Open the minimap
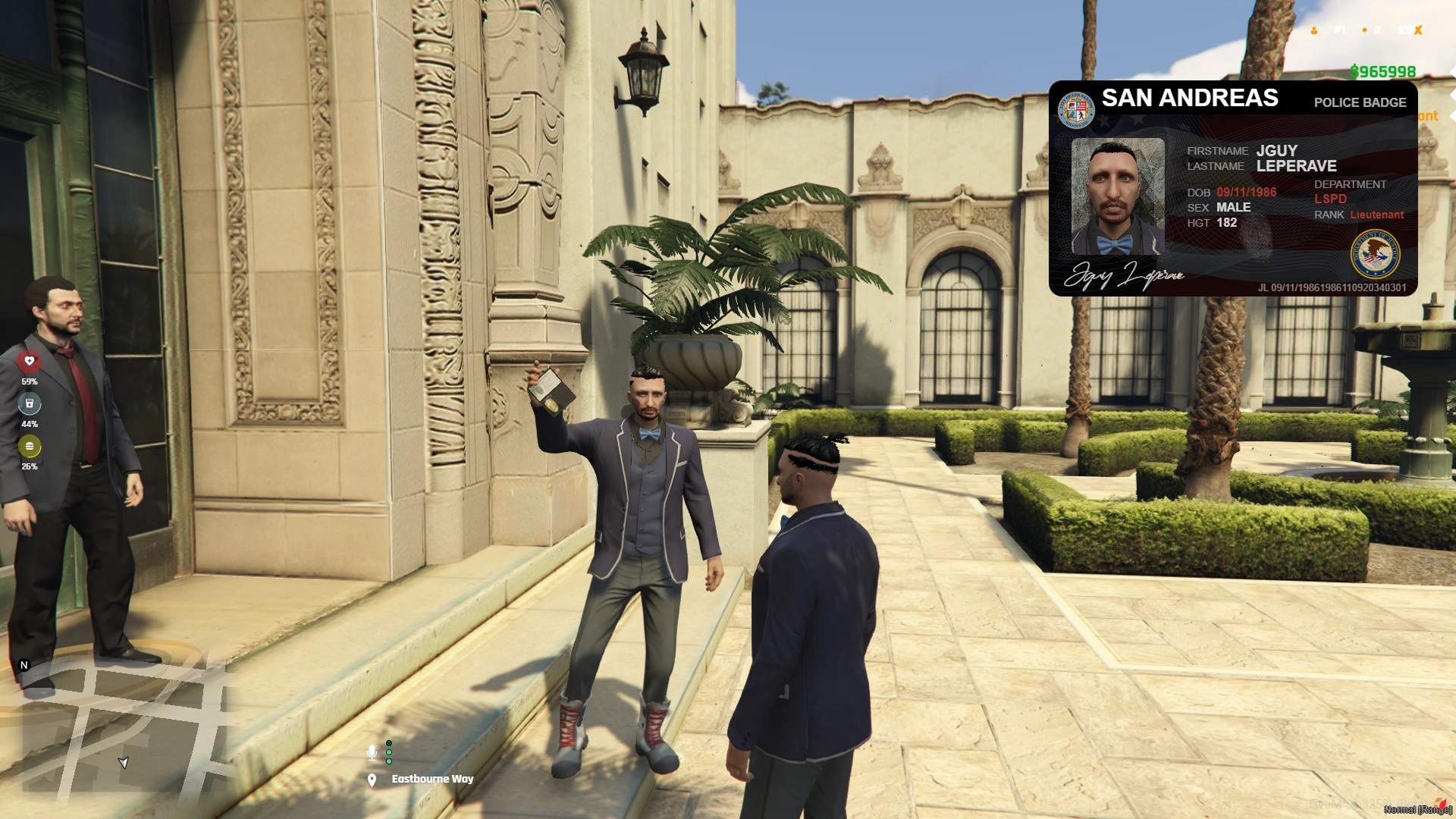The height and width of the screenshot is (819, 1456). pos(121,728)
